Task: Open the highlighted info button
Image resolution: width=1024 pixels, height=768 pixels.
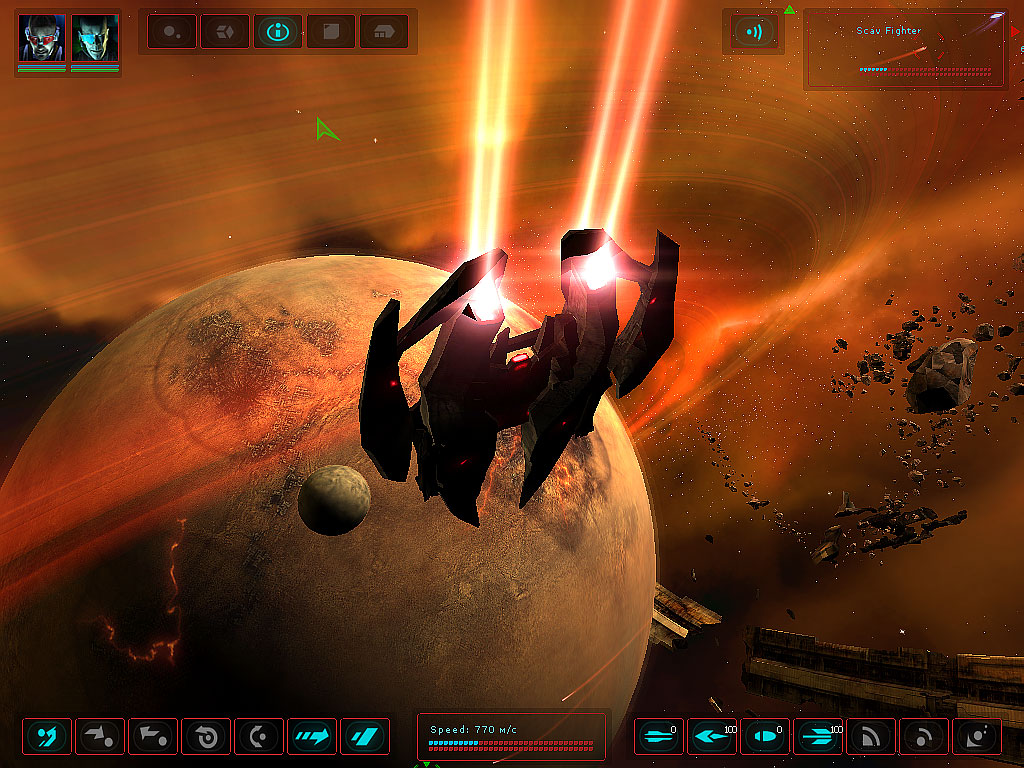Action: (x=278, y=32)
